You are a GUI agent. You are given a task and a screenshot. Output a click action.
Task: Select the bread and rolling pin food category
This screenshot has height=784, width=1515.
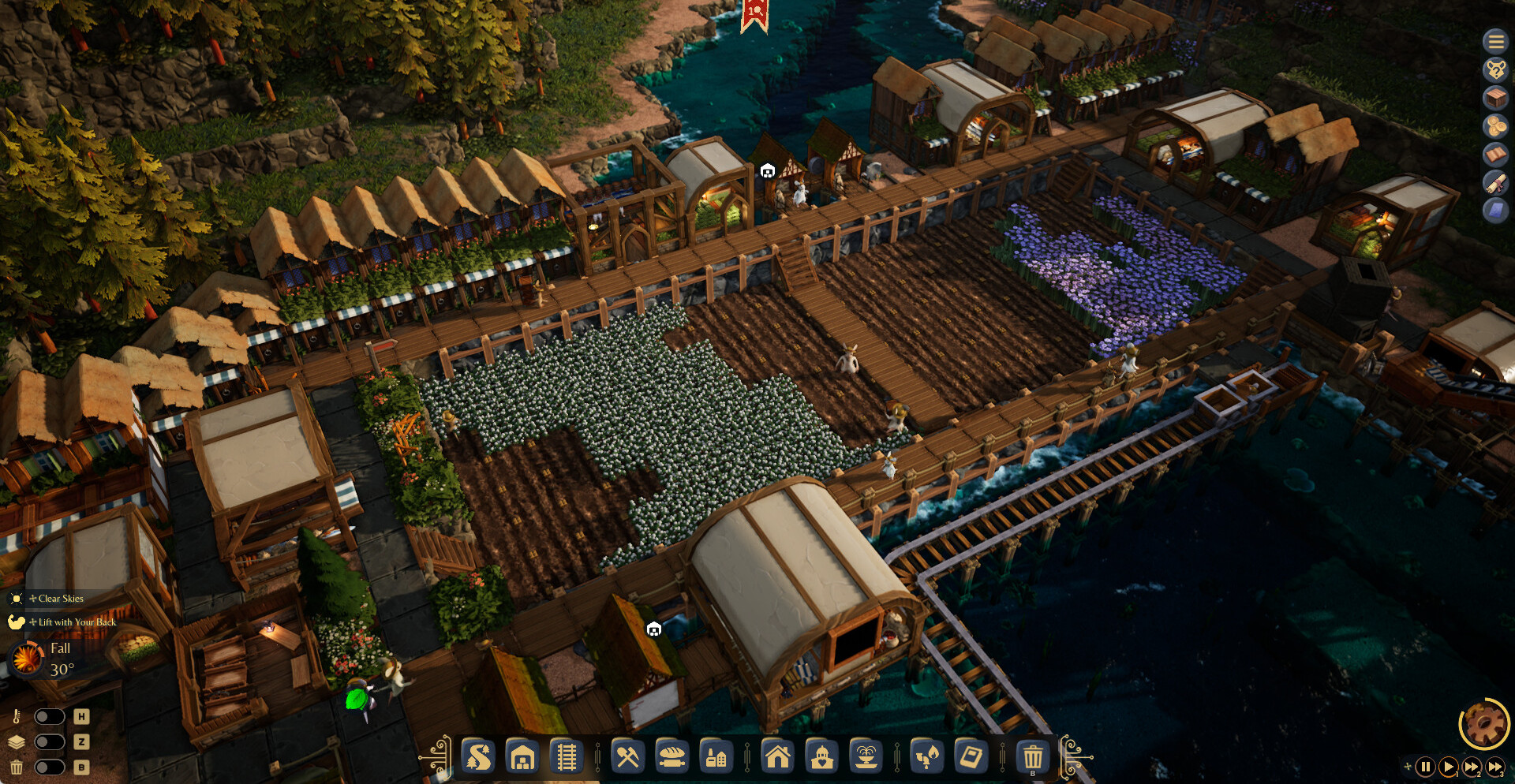671,757
